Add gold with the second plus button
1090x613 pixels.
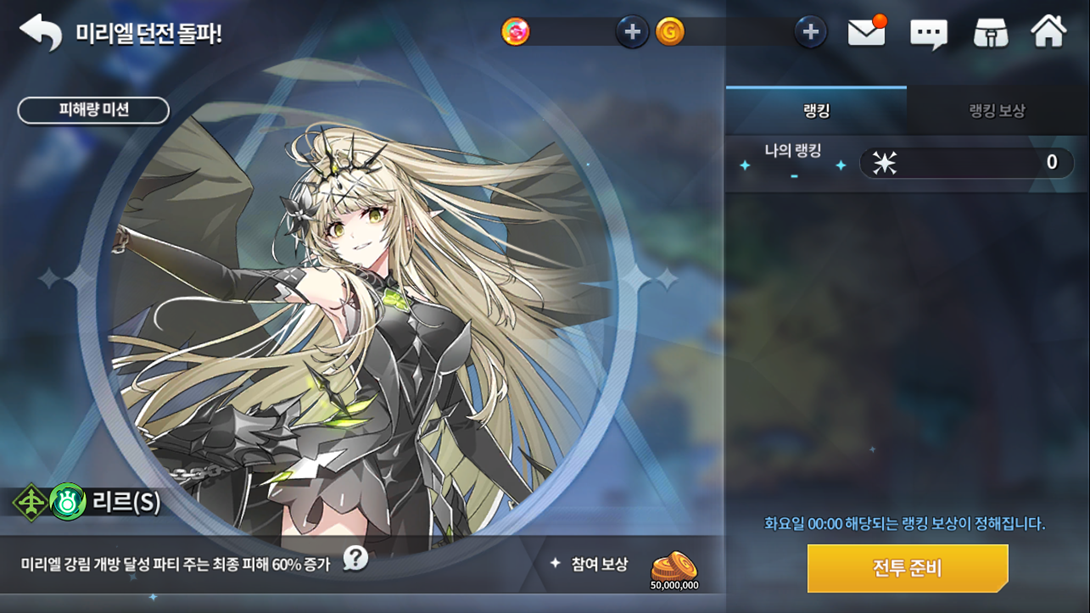810,32
